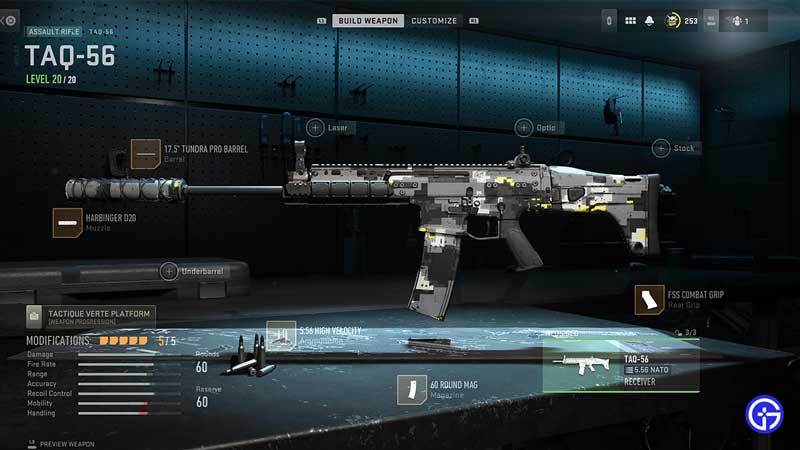Add a Laser attachment

(x=315, y=127)
